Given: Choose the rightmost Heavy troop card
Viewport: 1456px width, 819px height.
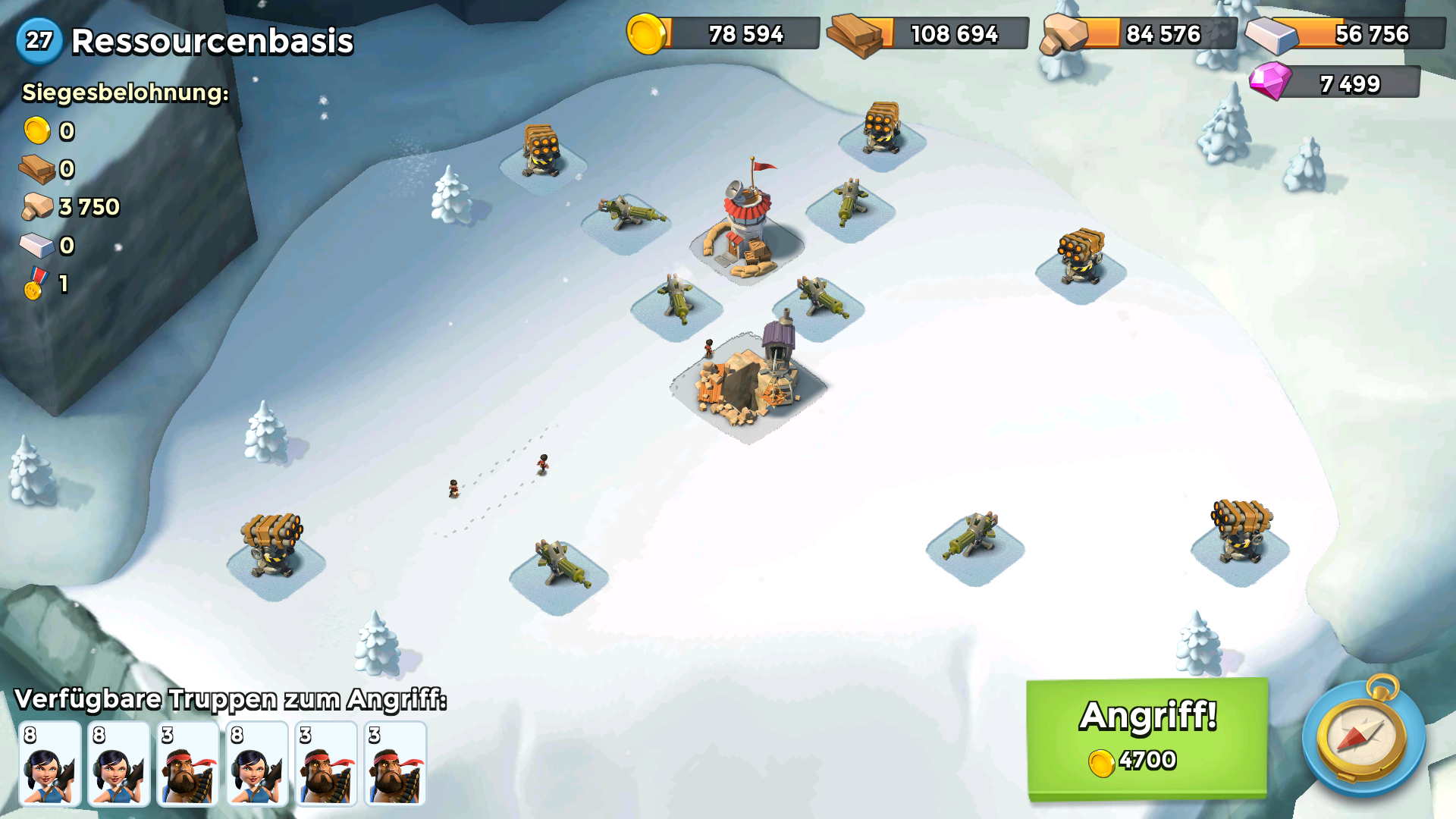Looking at the screenshot, I should pyautogui.click(x=395, y=763).
